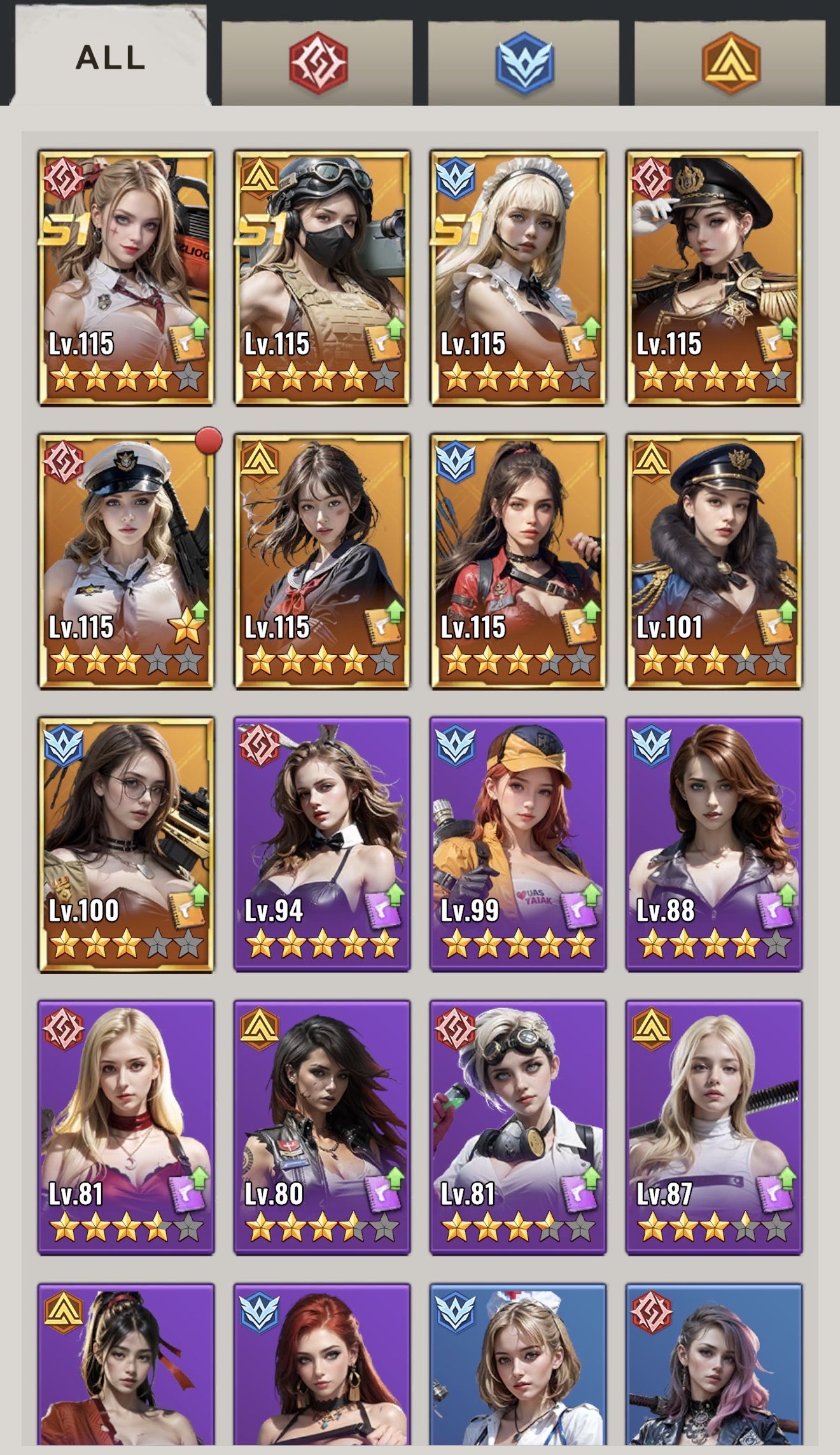
Task: Select the blue winged faction tab
Action: (x=524, y=62)
